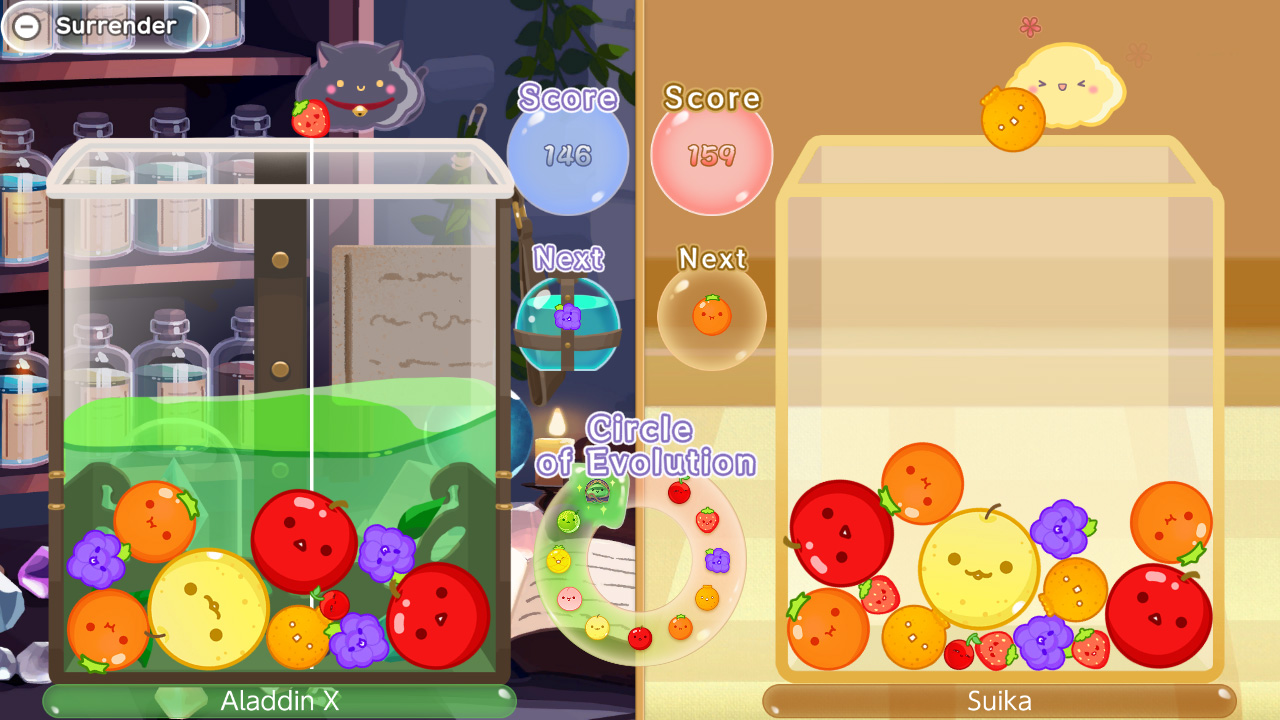
Task: Click Suika's Next orange preview bubble
Action: point(711,315)
